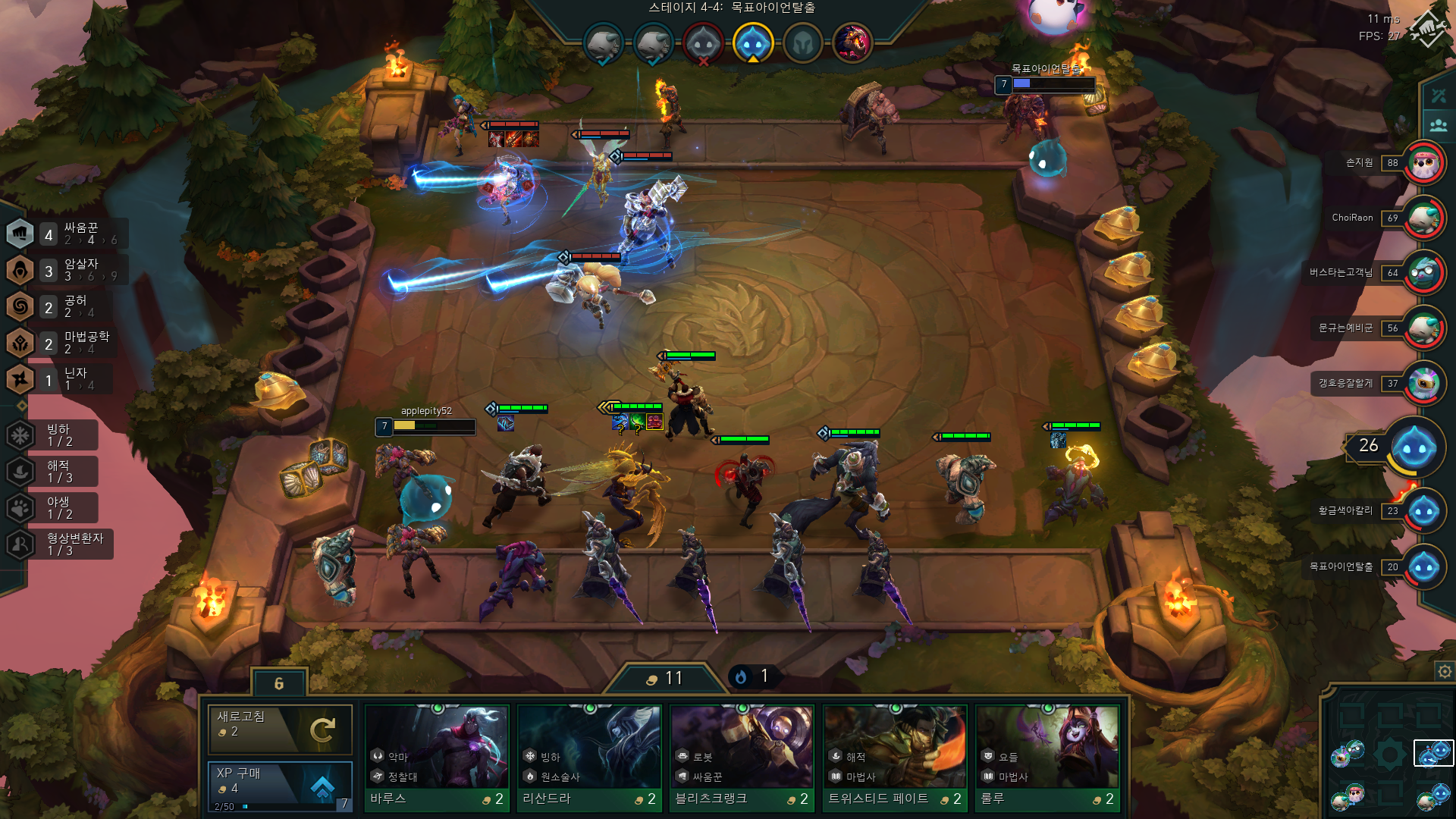Image resolution: width=1456 pixels, height=819 pixels.
Task: Buy the 바루스 champion card
Action: (x=437, y=758)
